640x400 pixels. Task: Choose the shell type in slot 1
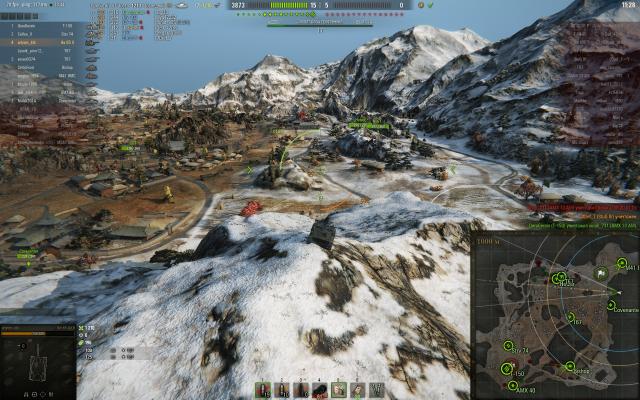point(263,389)
